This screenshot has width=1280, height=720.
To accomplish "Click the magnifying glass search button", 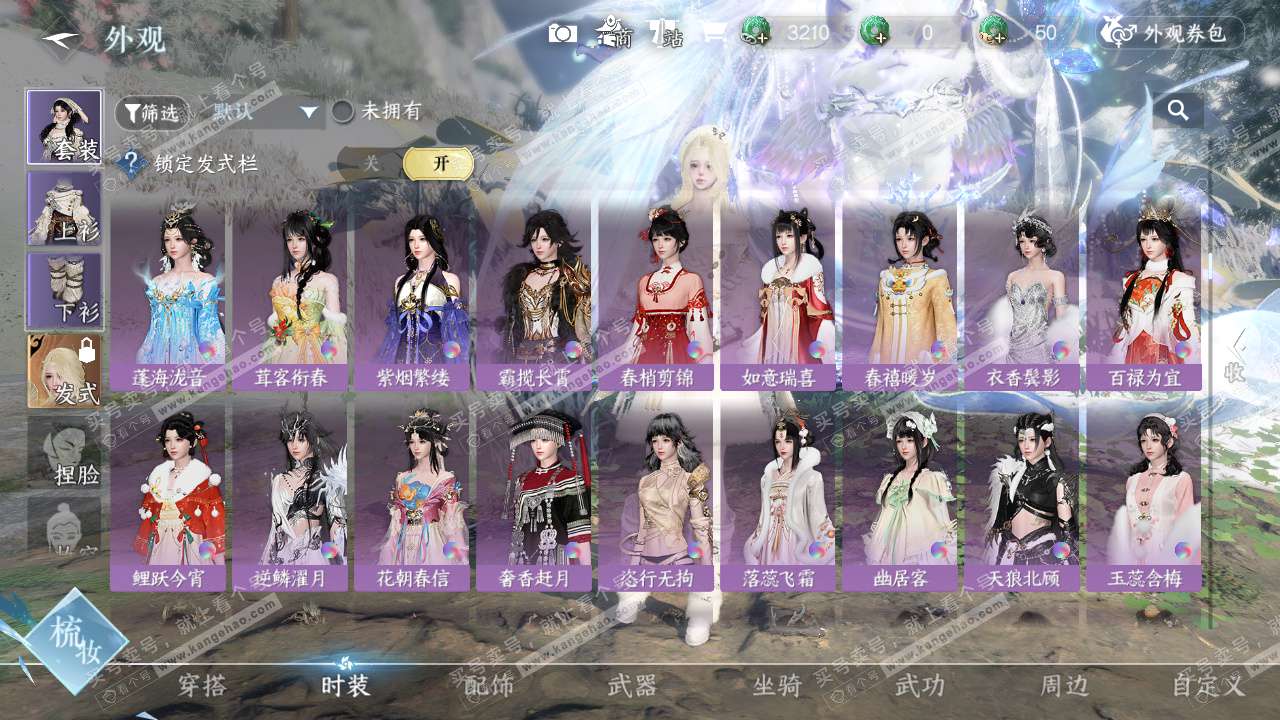I will click(1178, 111).
